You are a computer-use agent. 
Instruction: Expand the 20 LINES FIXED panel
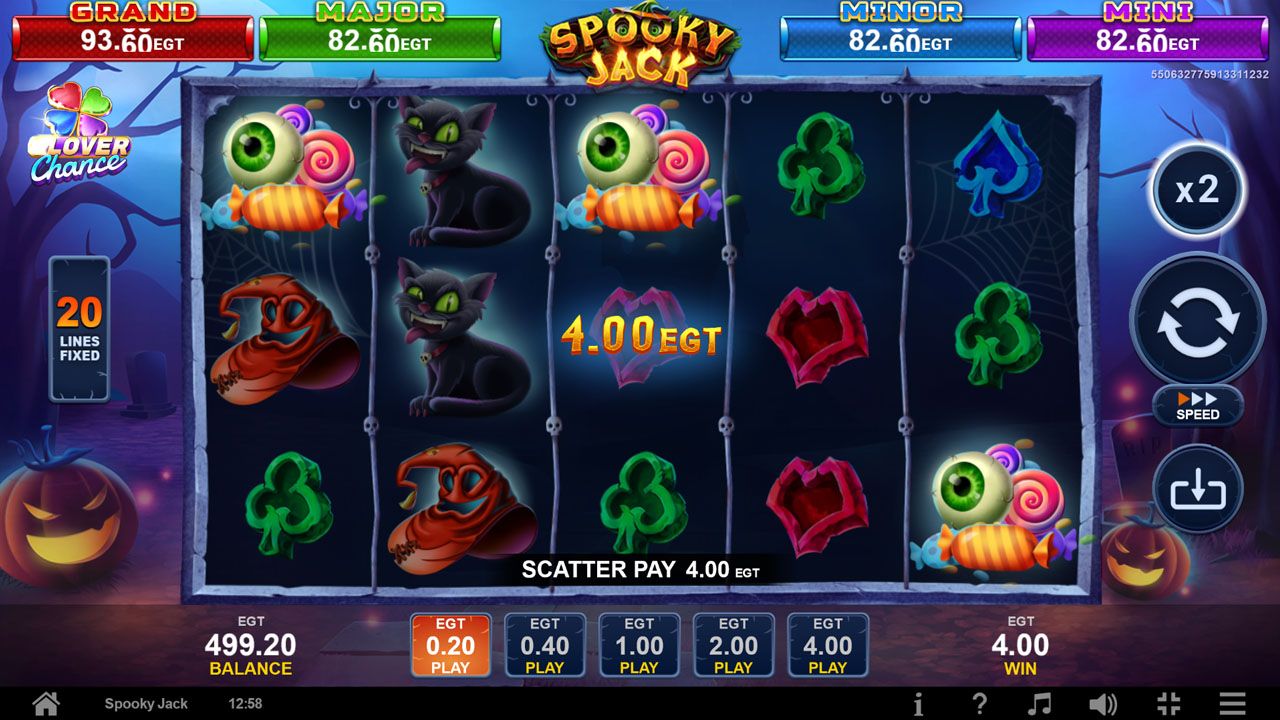tap(80, 330)
